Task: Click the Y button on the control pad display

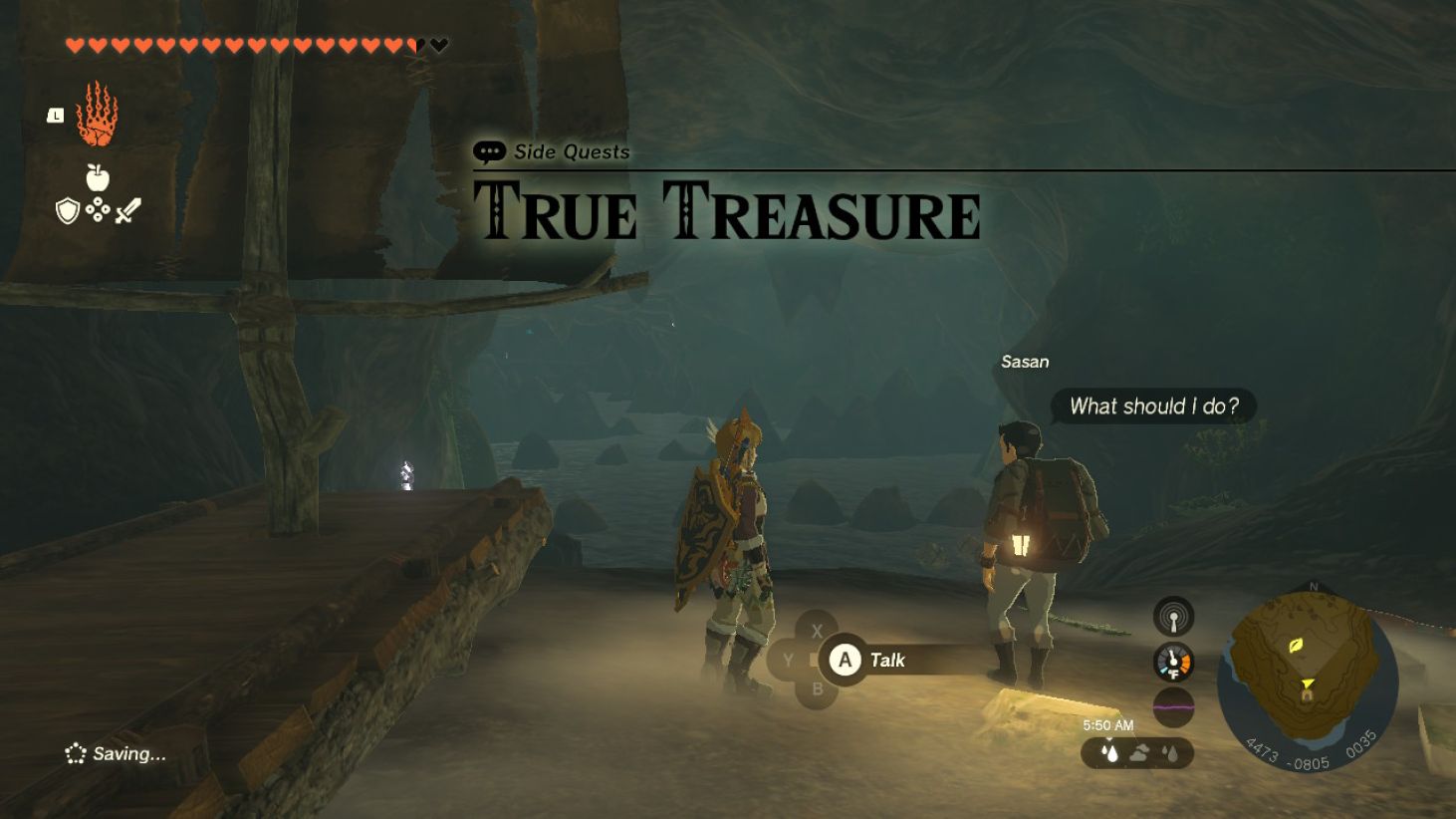Action: point(788,660)
